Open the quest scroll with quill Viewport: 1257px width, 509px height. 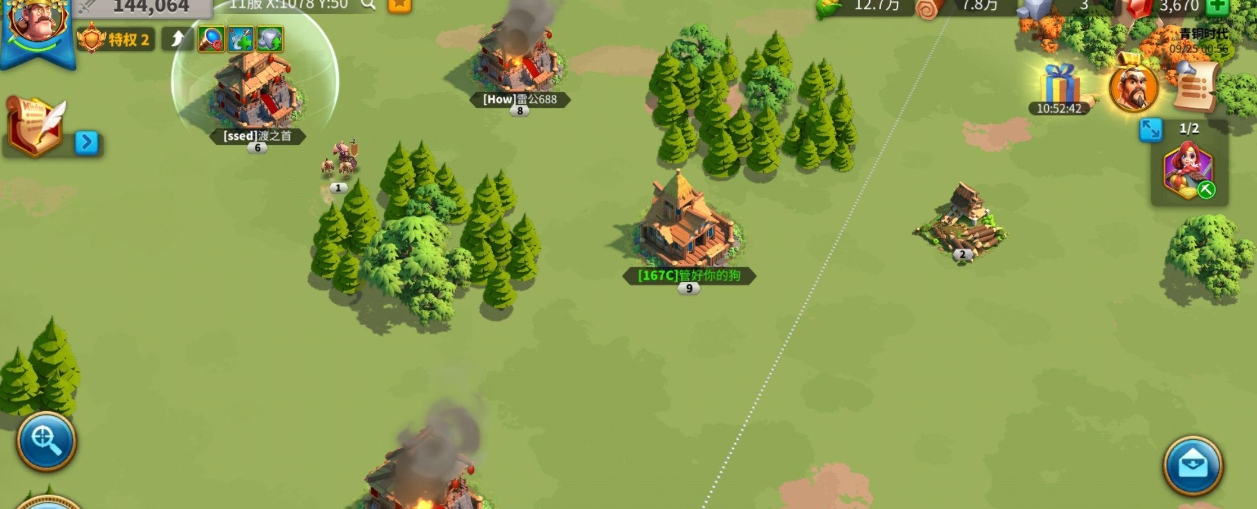click(38, 125)
